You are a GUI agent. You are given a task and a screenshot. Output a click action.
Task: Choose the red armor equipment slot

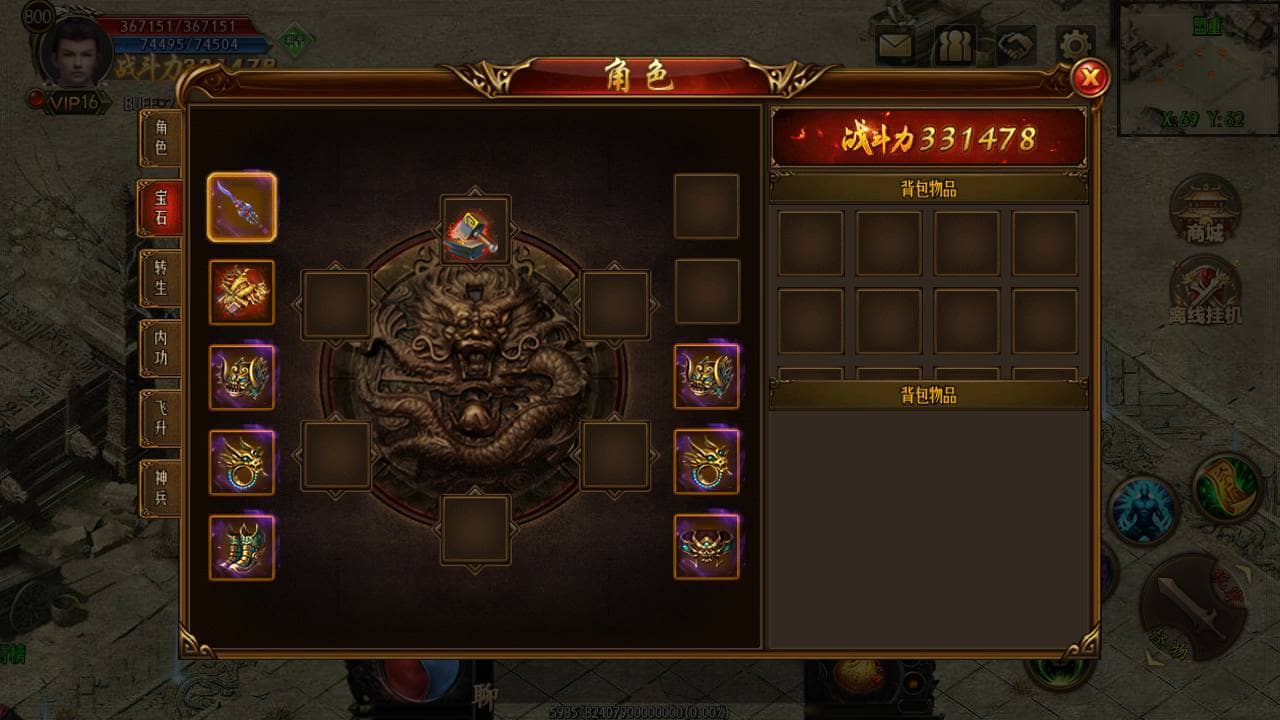[242, 292]
